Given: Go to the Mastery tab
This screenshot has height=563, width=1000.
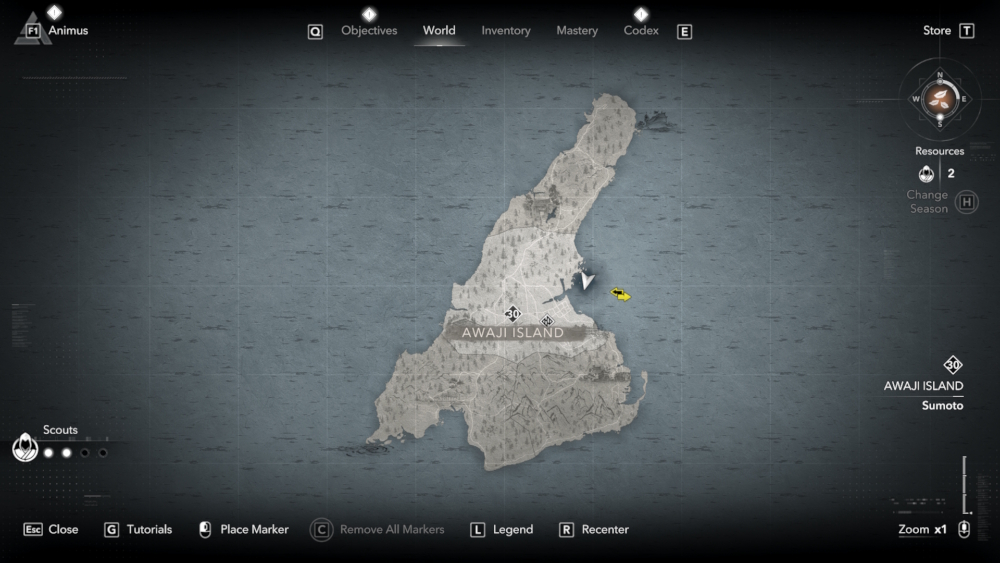Looking at the screenshot, I should click(577, 31).
